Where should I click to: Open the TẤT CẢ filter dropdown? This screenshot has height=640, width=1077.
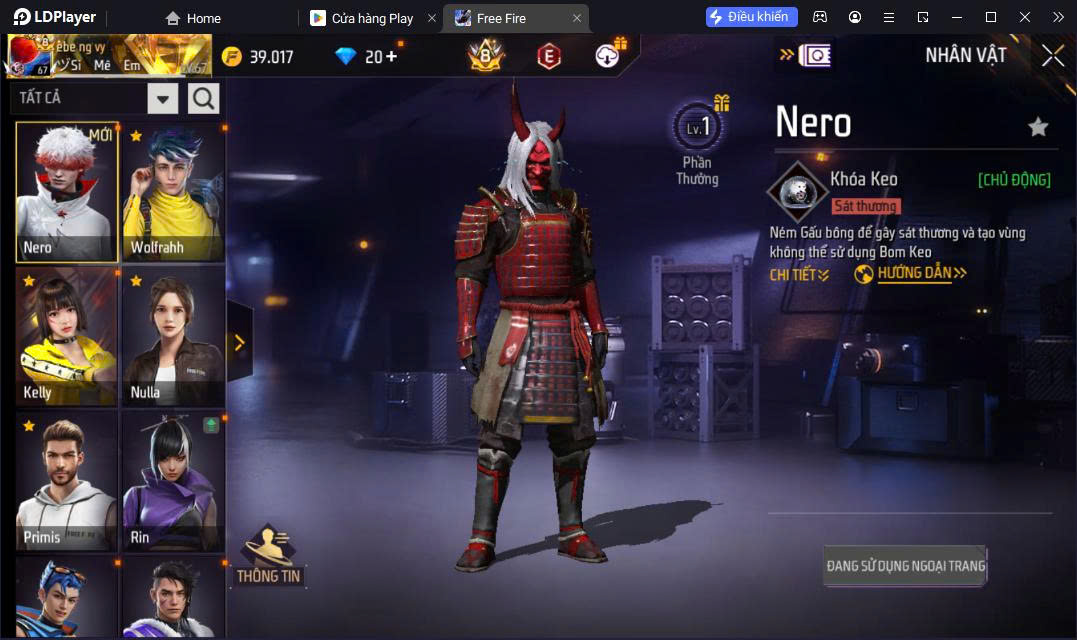pyautogui.click(x=163, y=98)
